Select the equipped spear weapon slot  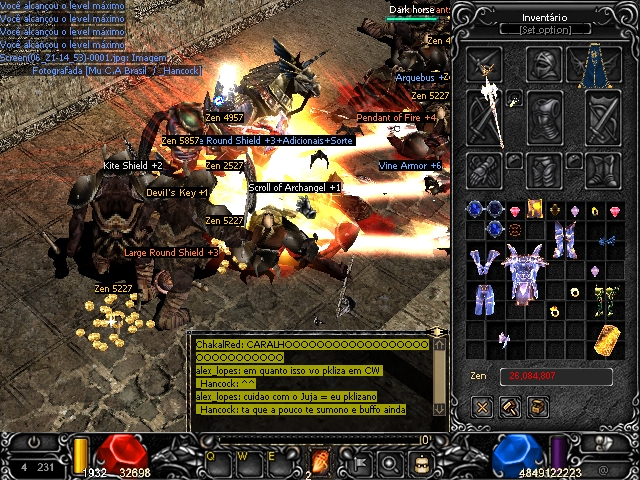tap(489, 110)
